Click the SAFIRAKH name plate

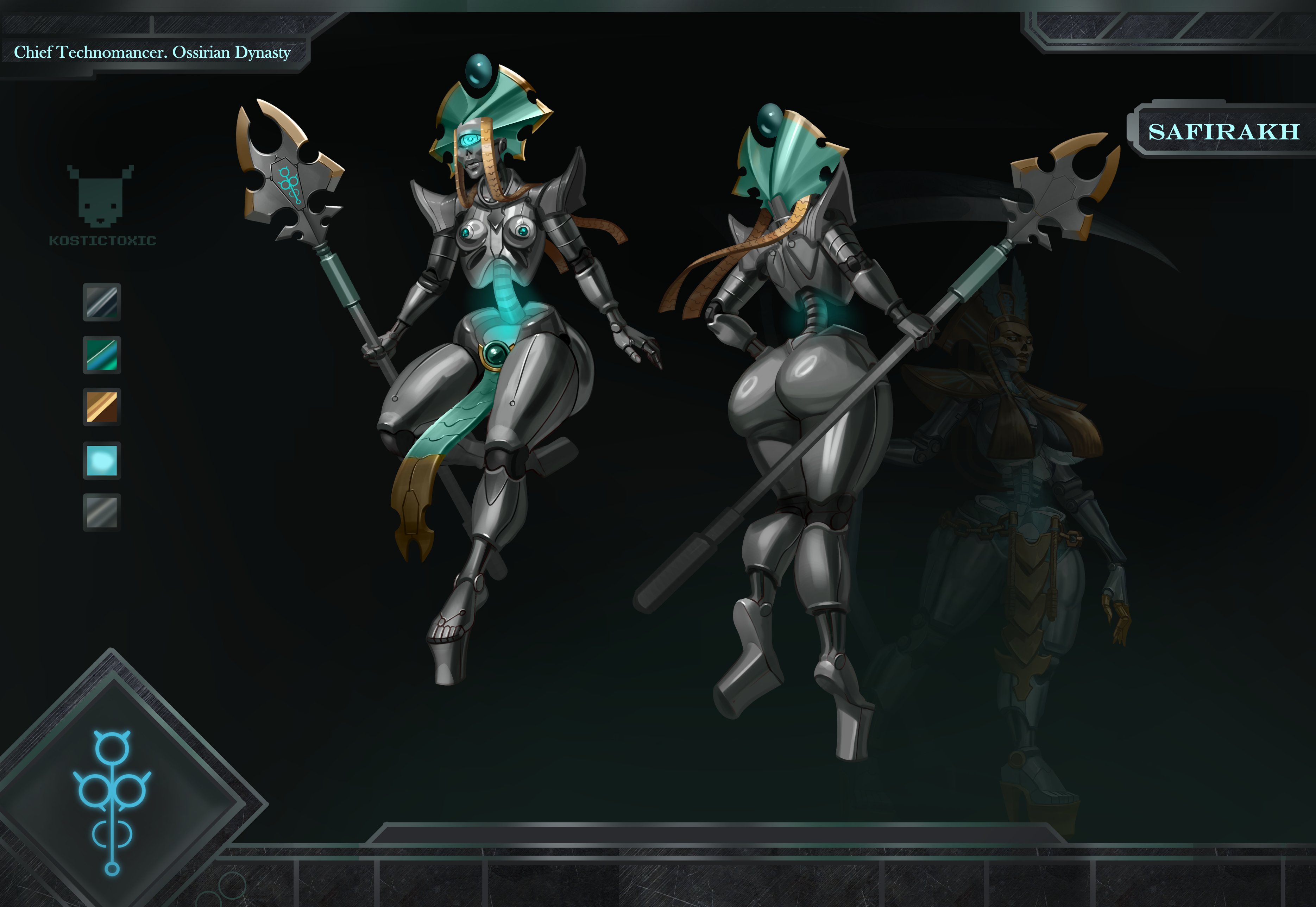pyautogui.click(x=1223, y=132)
